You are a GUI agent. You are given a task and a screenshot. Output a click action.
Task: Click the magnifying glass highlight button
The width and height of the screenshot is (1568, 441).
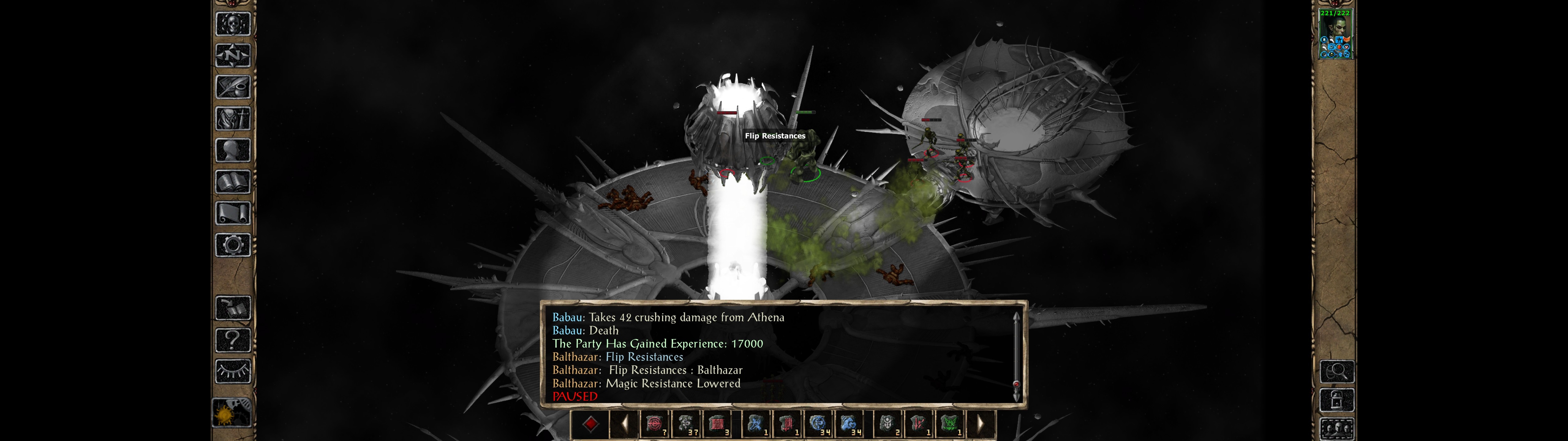pyautogui.click(x=1337, y=371)
